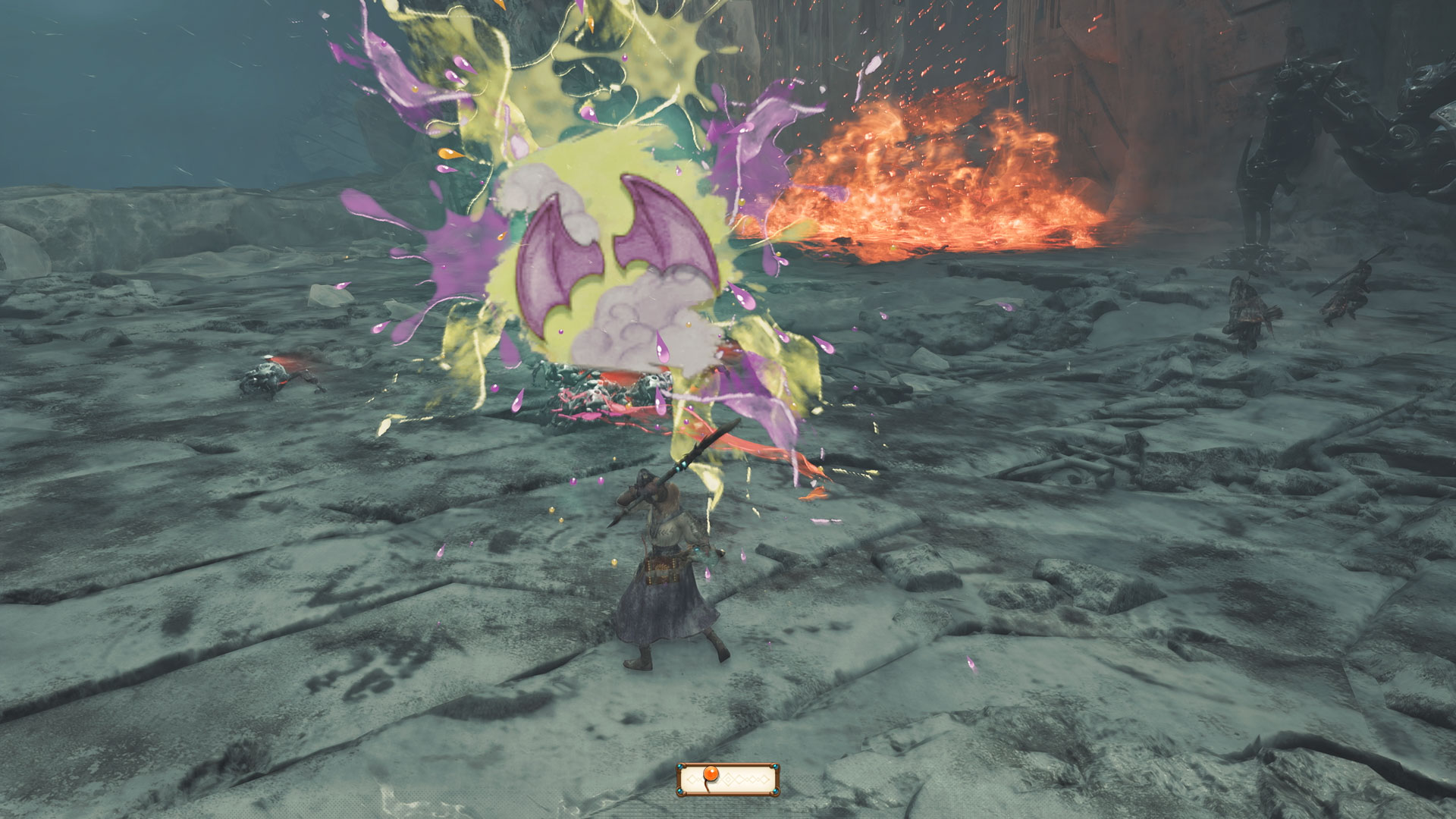Click the leftmost diamond emblem on the bottom bar

coord(692,780)
